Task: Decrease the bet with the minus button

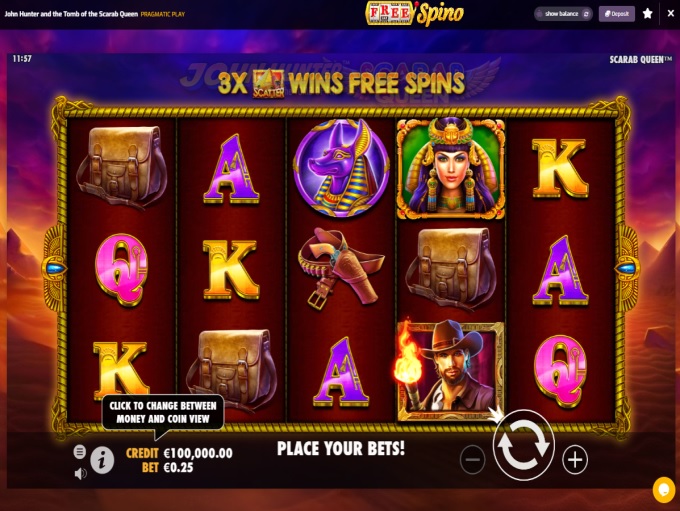Action: (473, 459)
